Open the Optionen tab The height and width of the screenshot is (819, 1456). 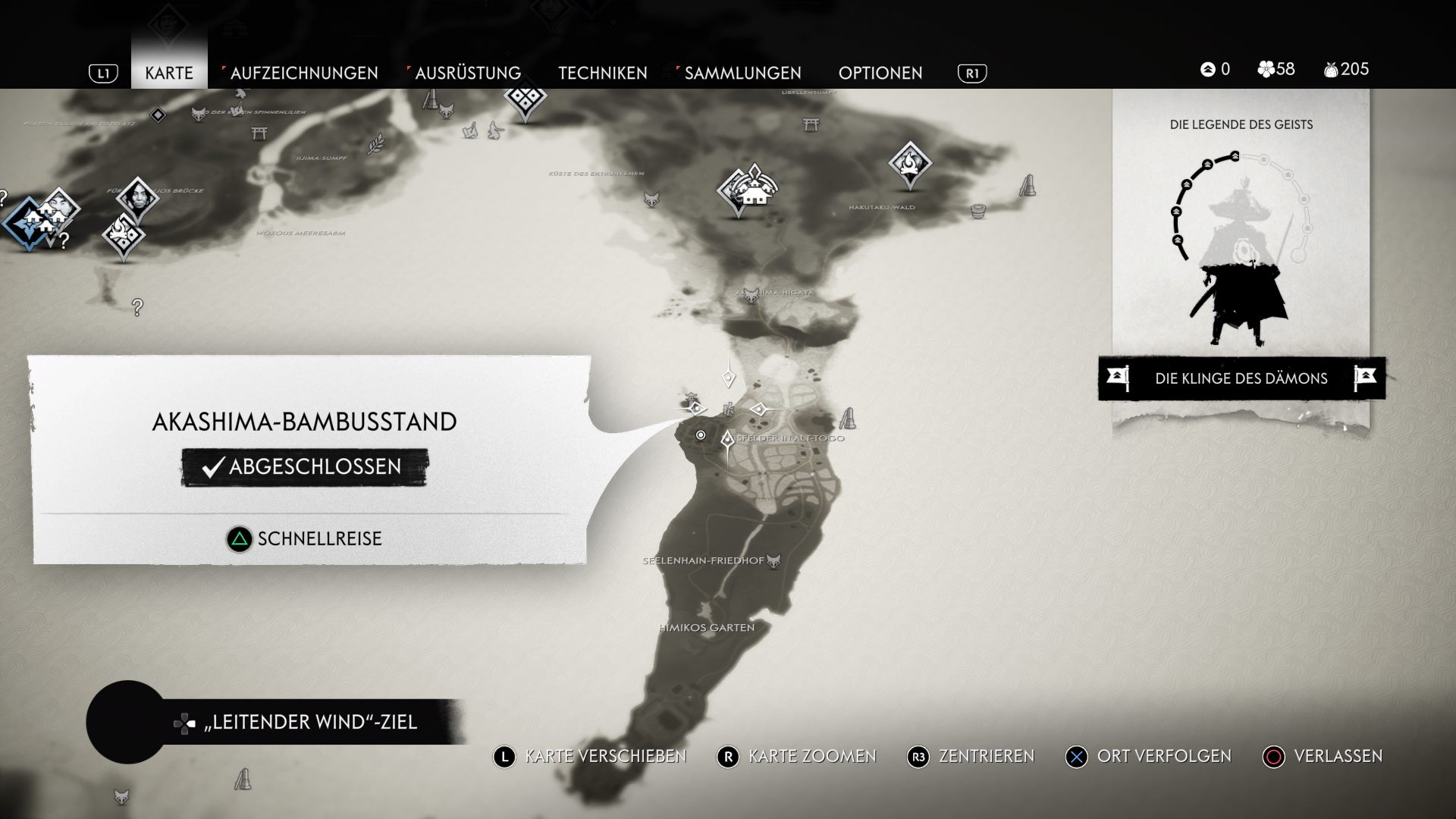tap(880, 73)
